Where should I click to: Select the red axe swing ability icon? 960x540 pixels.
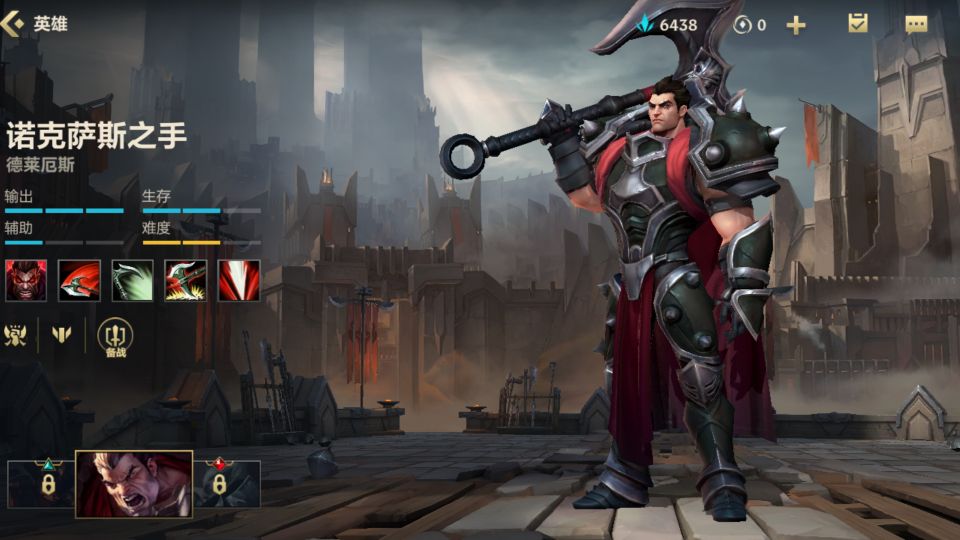point(79,281)
